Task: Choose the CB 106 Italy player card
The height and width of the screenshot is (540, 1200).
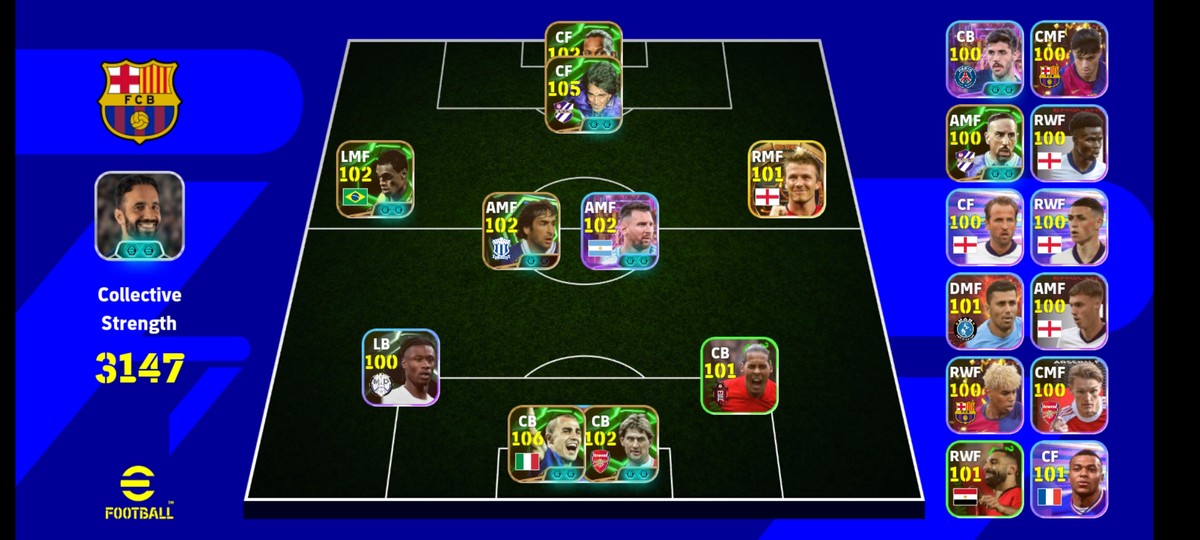Action: [x=546, y=444]
